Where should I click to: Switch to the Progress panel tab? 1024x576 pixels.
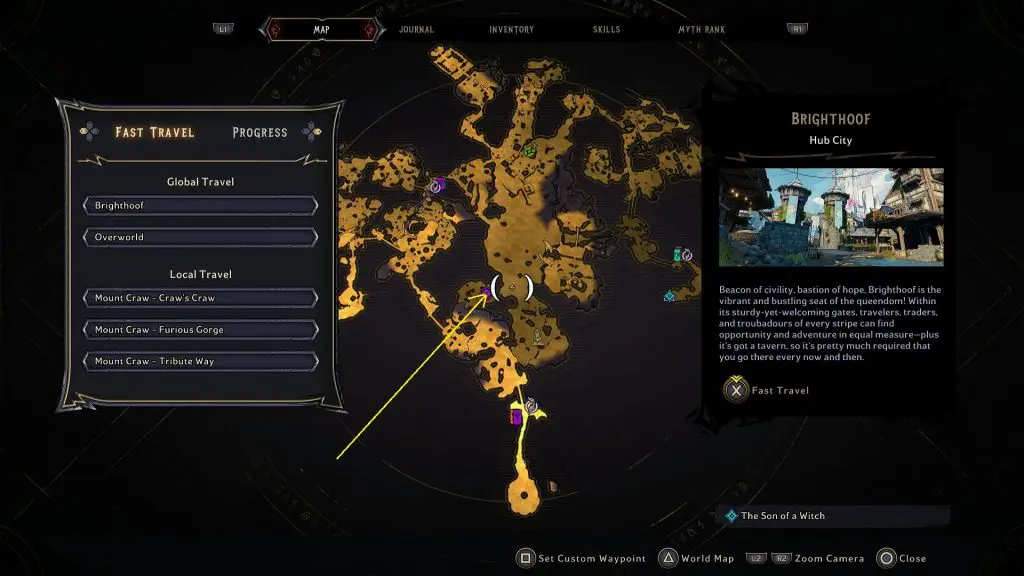tap(259, 132)
